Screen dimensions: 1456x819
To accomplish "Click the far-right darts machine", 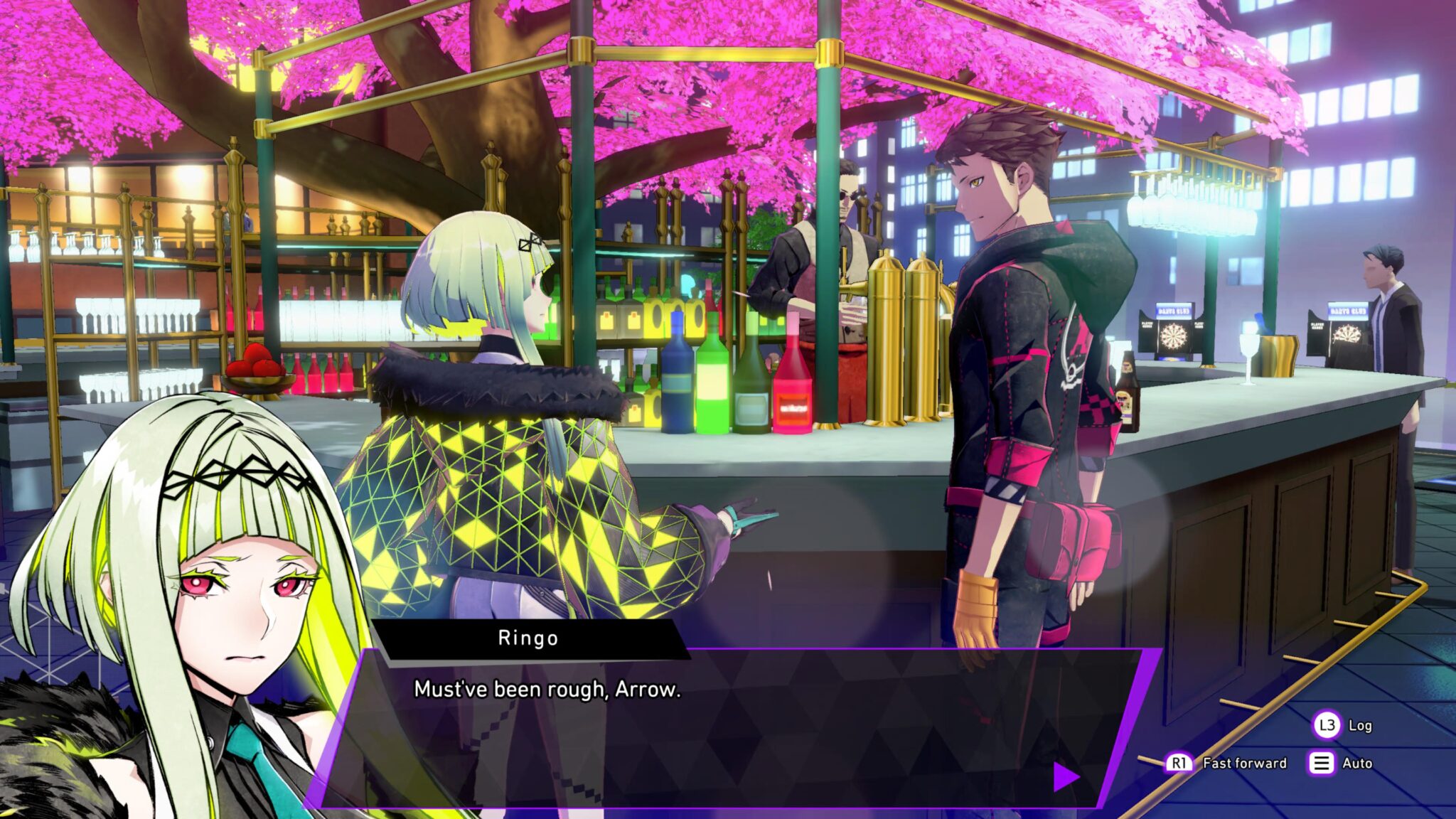I will tap(1347, 334).
